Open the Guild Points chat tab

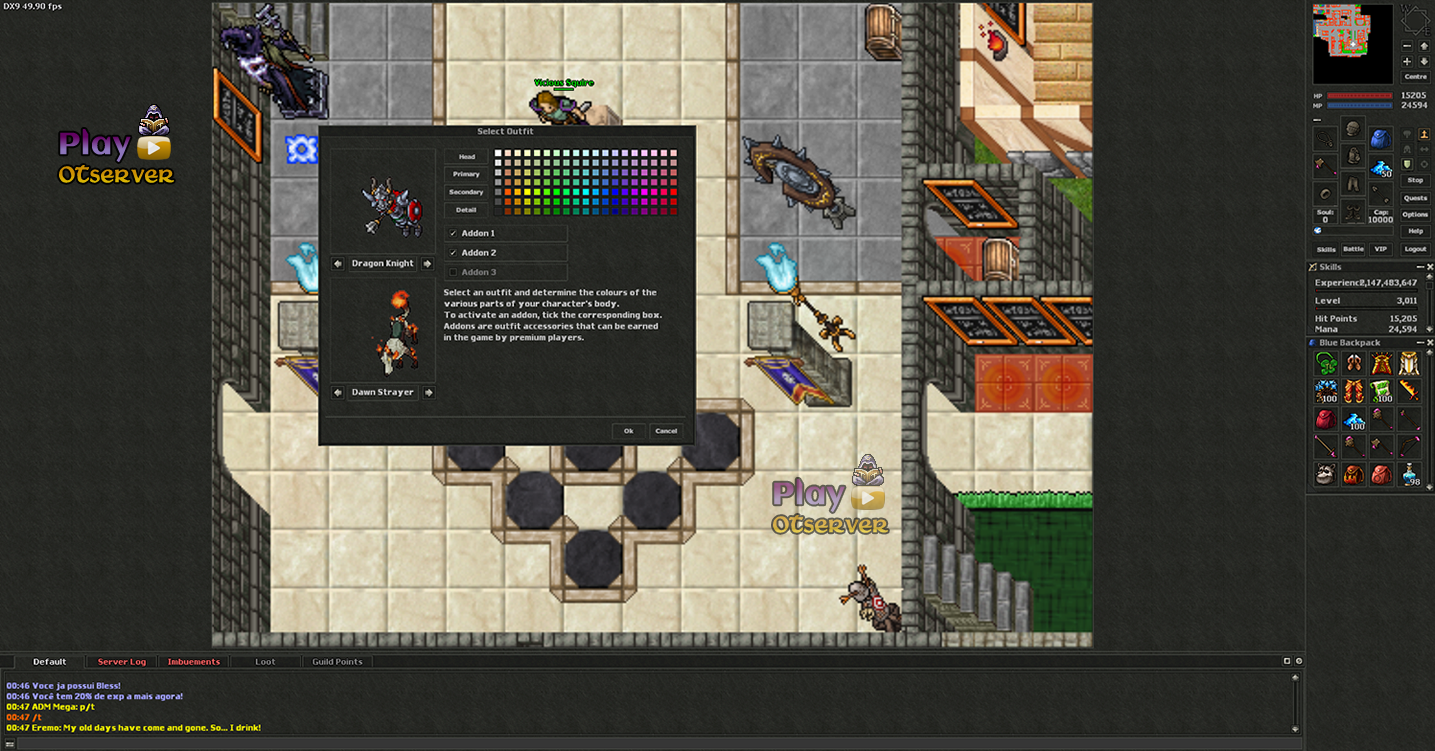click(x=337, y=662)
